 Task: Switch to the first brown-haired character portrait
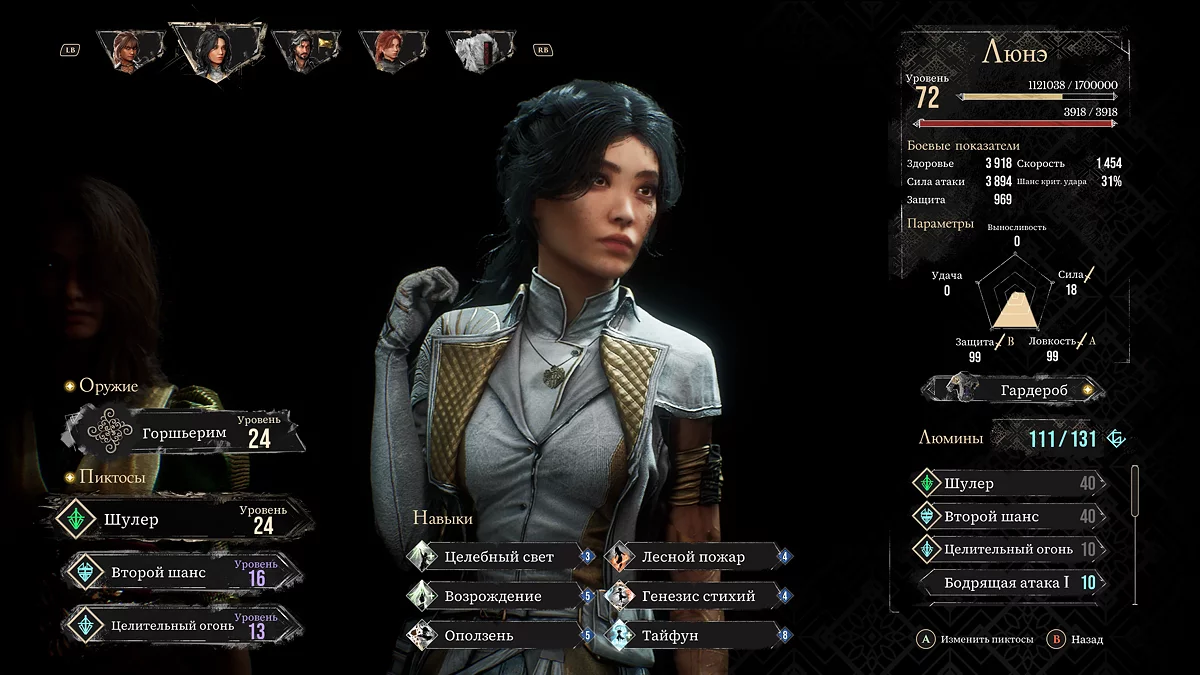click(129, 50)
